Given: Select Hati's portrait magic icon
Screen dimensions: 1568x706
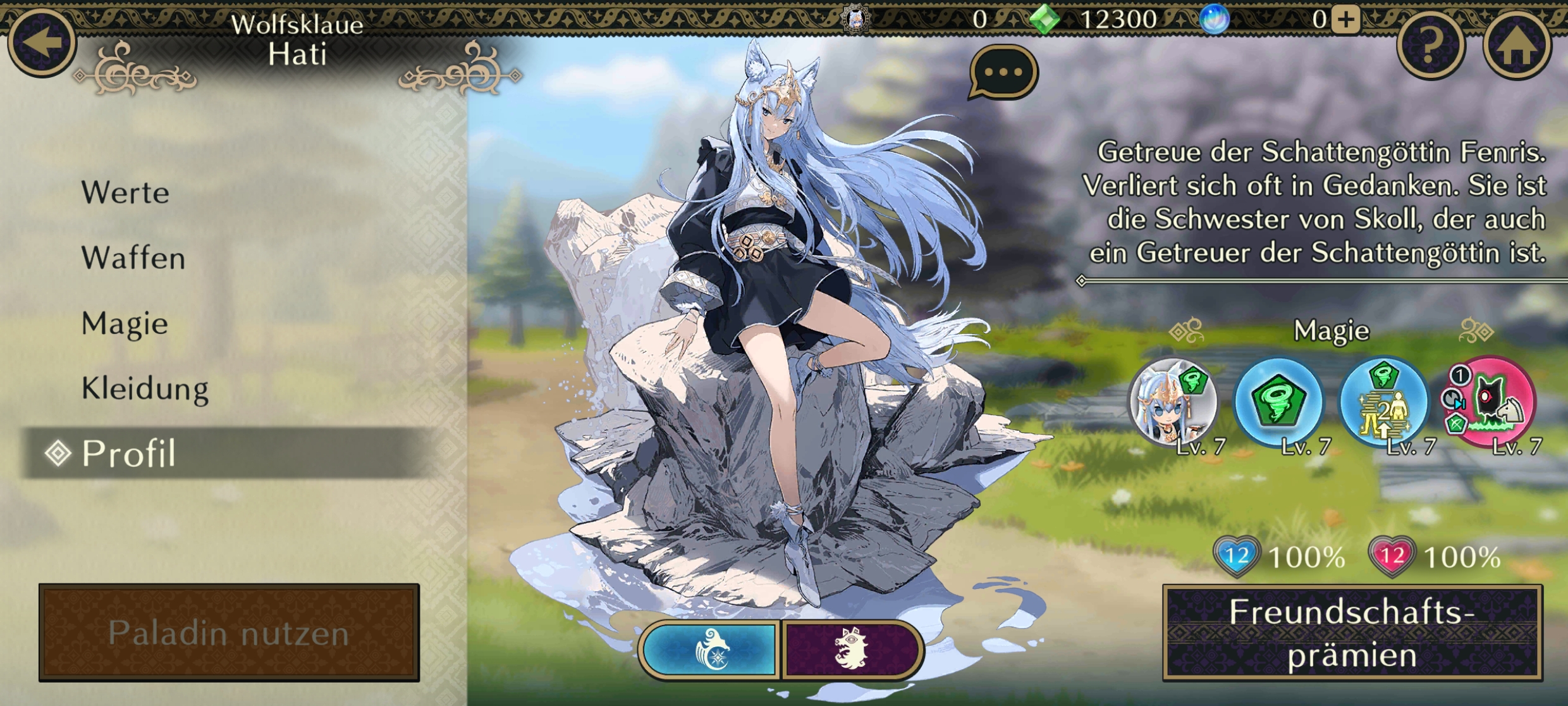Looking at the screenshot, I should click(1173, 402).
